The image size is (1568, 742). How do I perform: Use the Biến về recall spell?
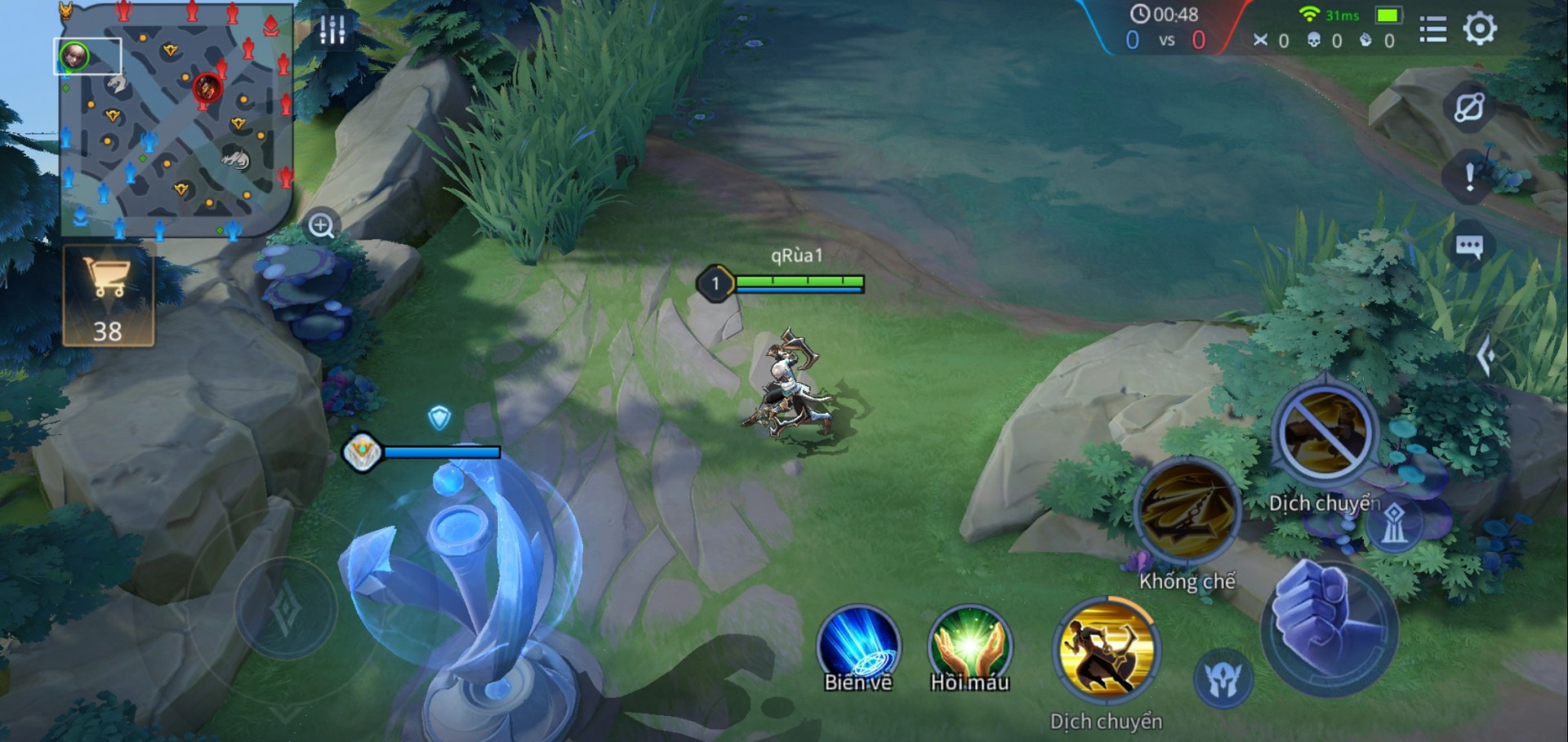(857, 647)
